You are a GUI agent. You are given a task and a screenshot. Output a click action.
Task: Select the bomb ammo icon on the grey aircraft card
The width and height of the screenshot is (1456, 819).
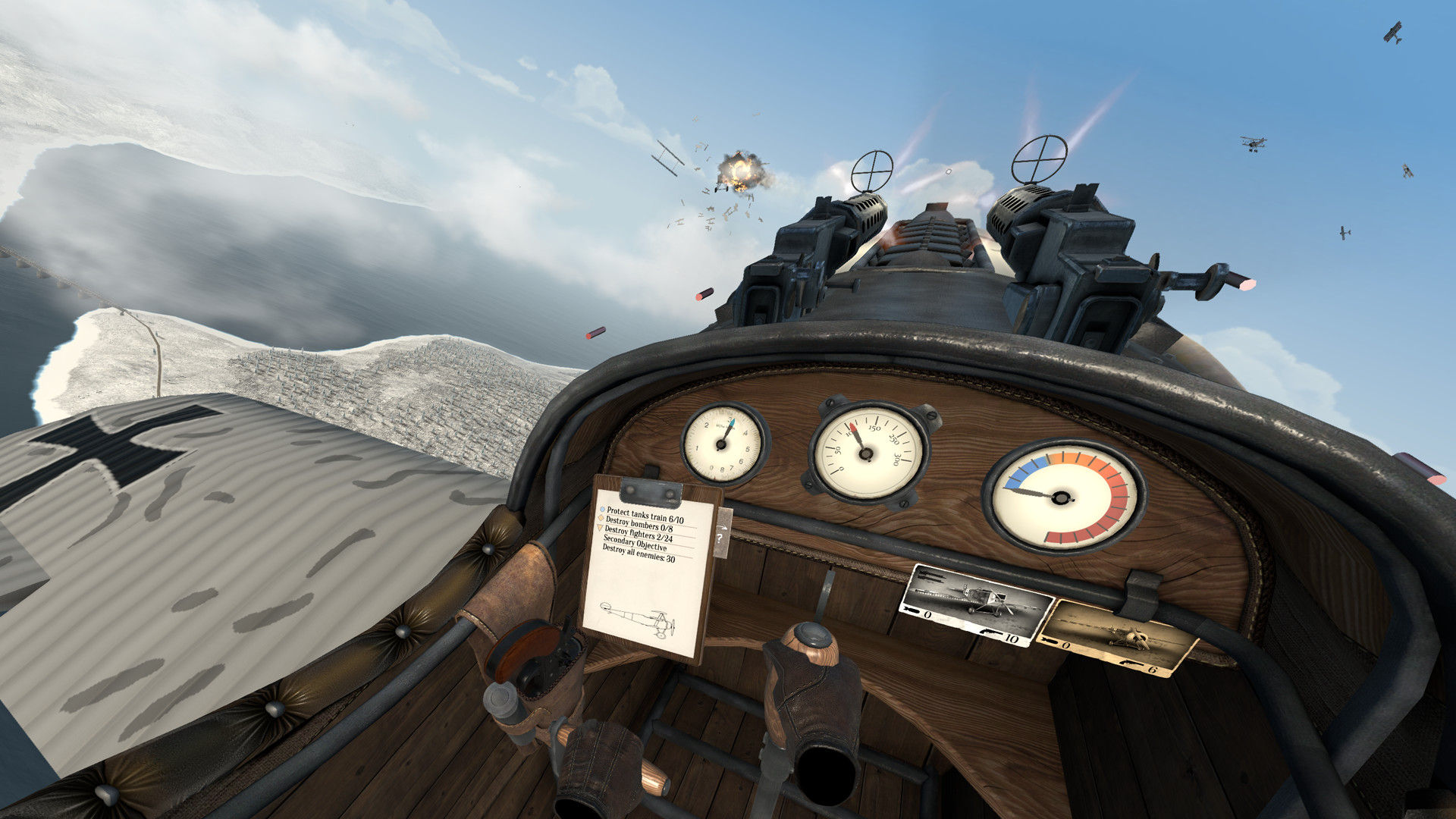click(x=912, y=610)
